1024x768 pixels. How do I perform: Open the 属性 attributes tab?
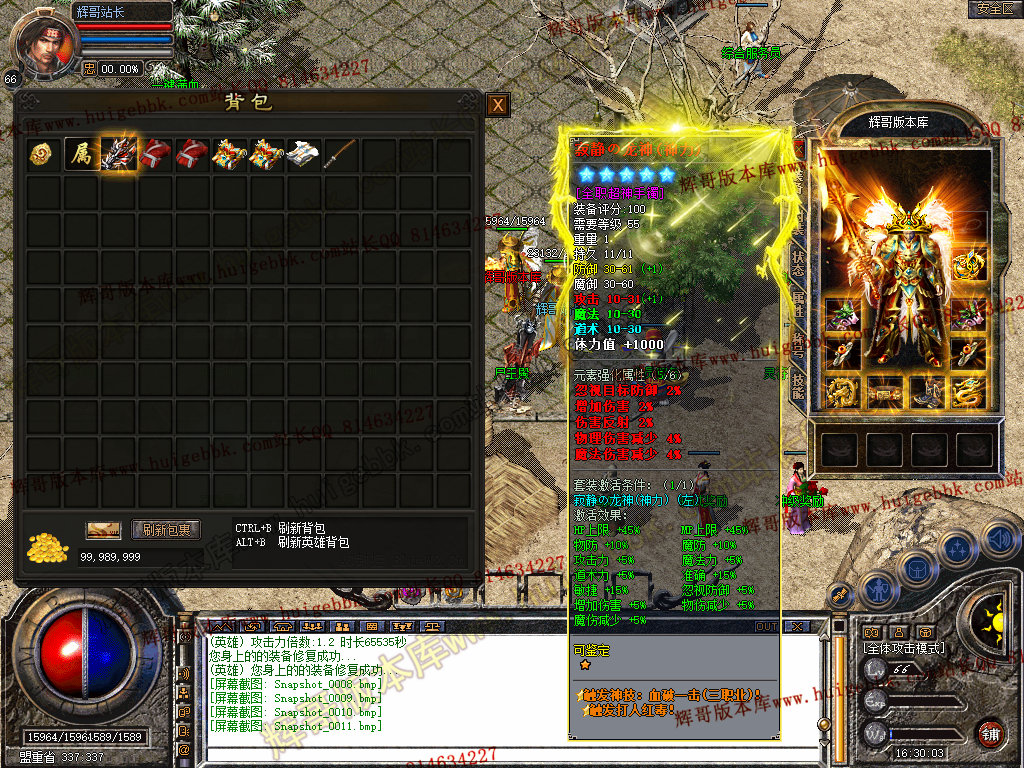[798, 303]
